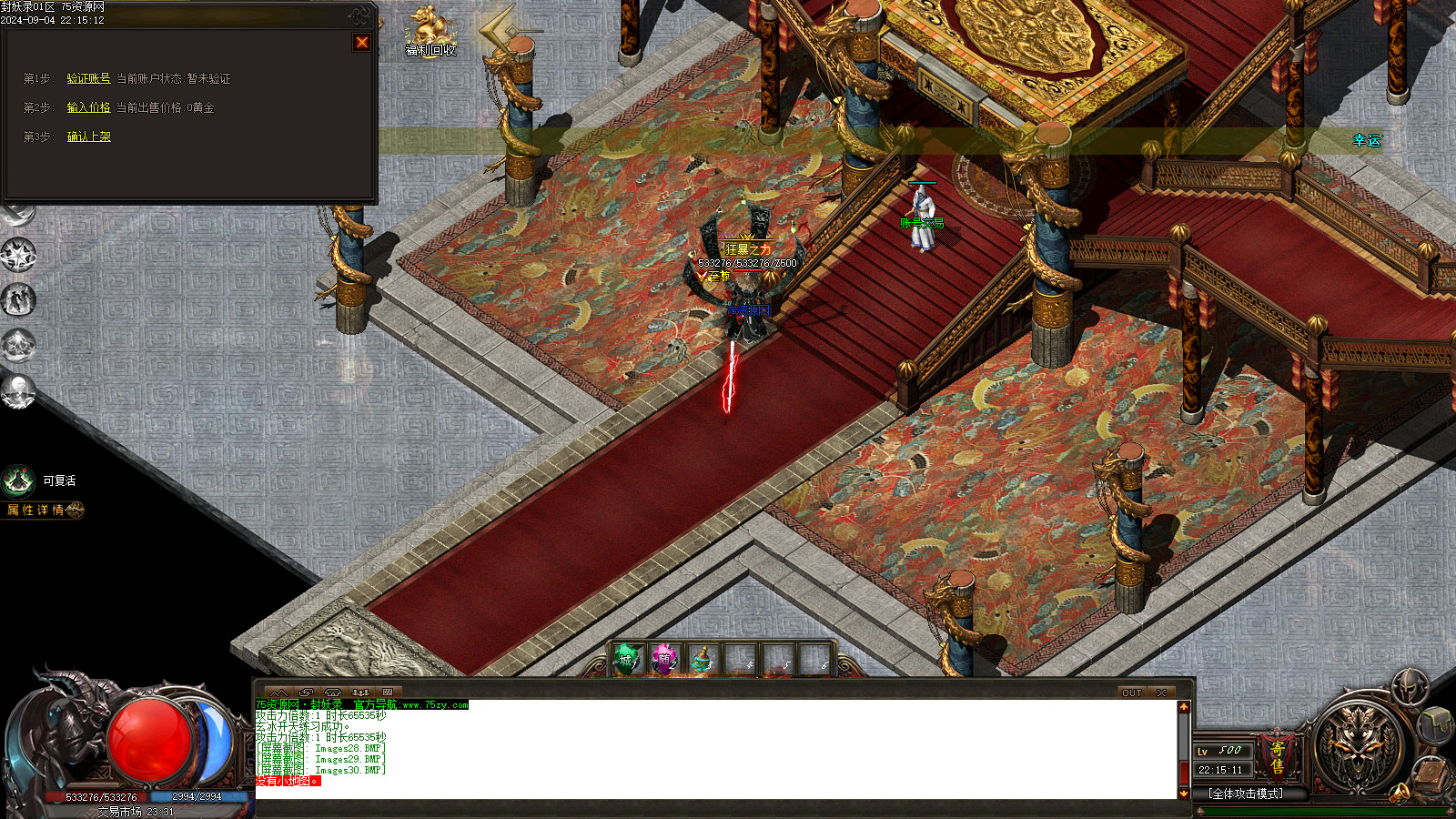Open the helmet character equipment icon
1456x819 pixels.
1409,684
